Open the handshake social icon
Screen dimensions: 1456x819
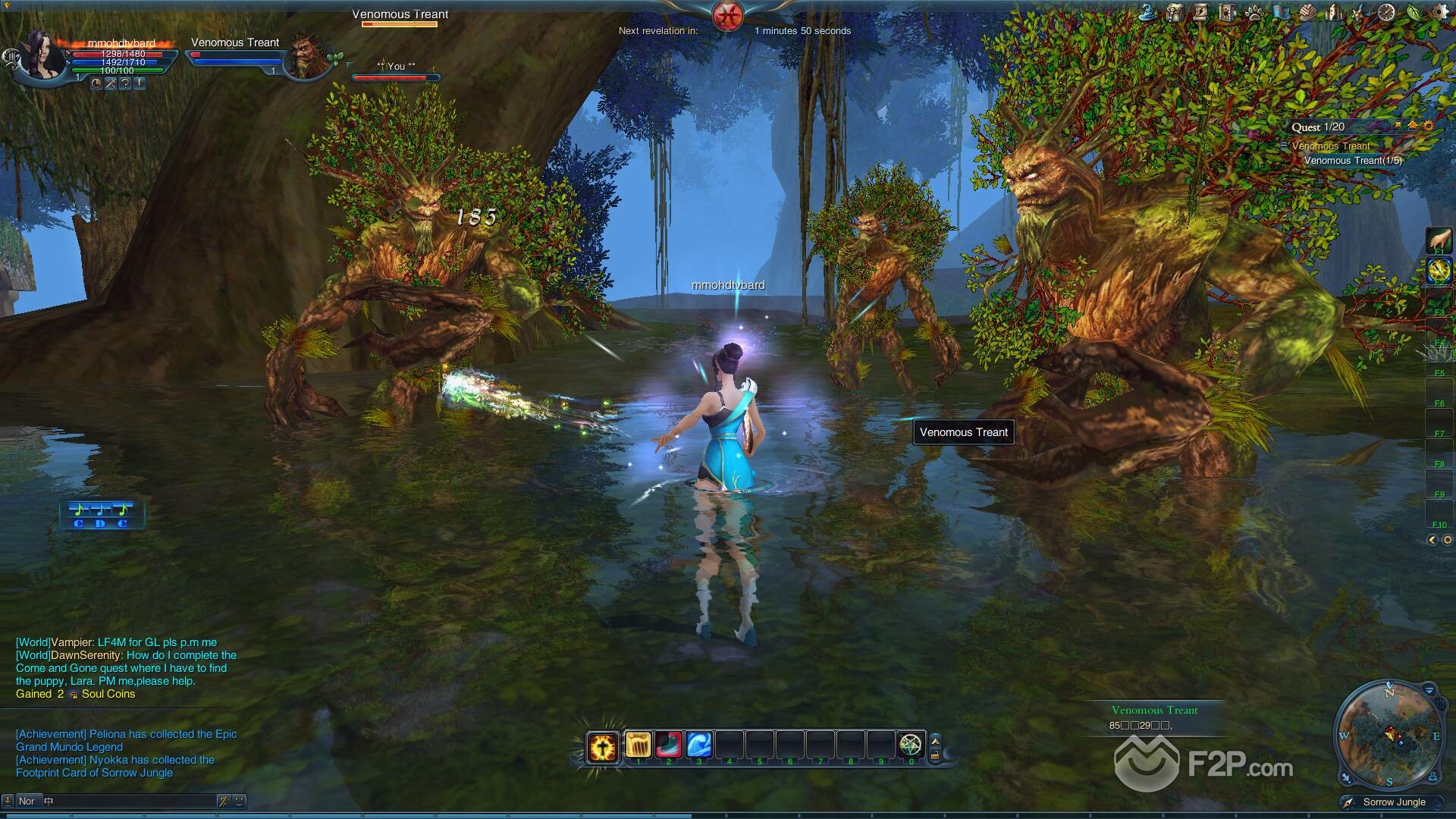click(1307, 12)
